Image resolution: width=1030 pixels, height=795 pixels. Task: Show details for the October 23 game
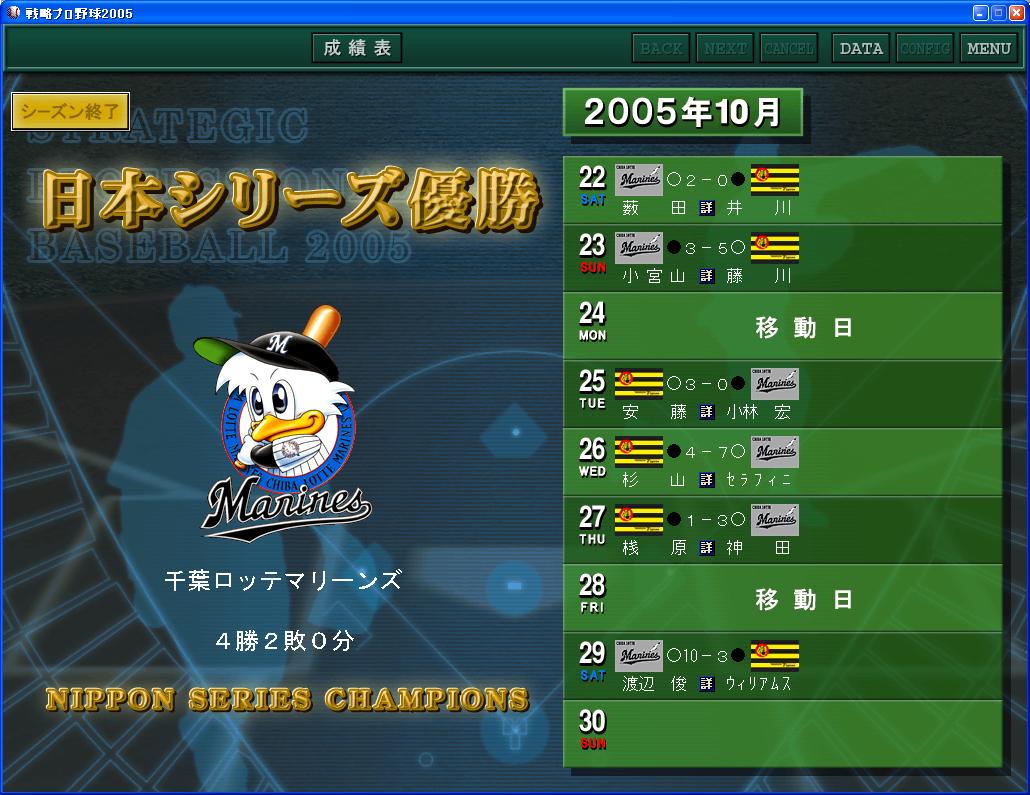[x=707, y=276]
